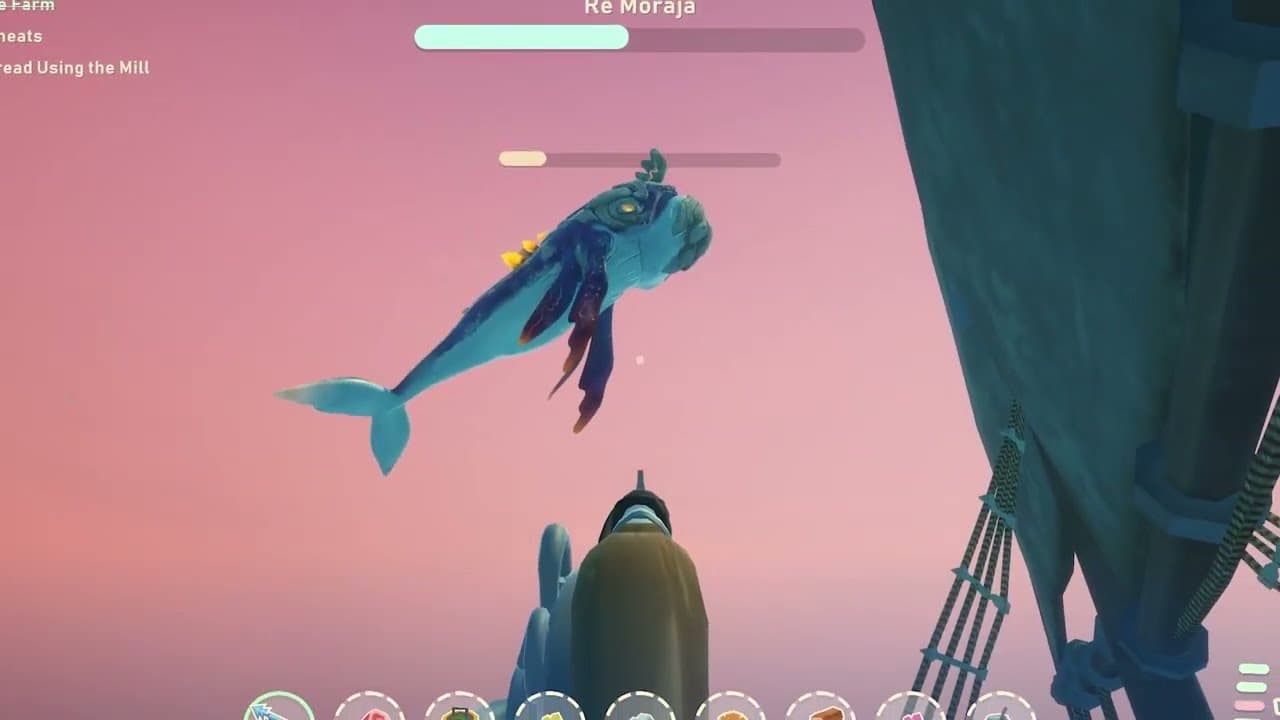Select the yellow item in hotbar slot four

554,714
